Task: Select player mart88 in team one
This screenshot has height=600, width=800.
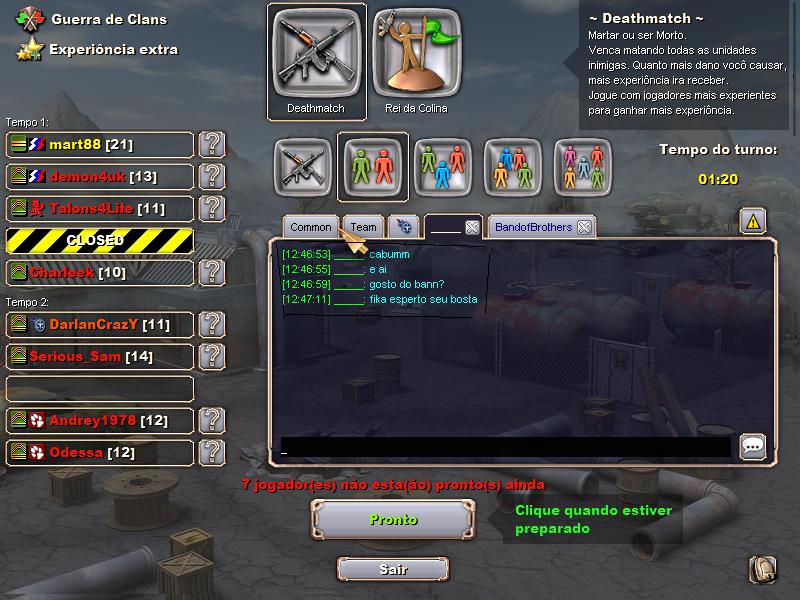Action: tap(100, 145)
